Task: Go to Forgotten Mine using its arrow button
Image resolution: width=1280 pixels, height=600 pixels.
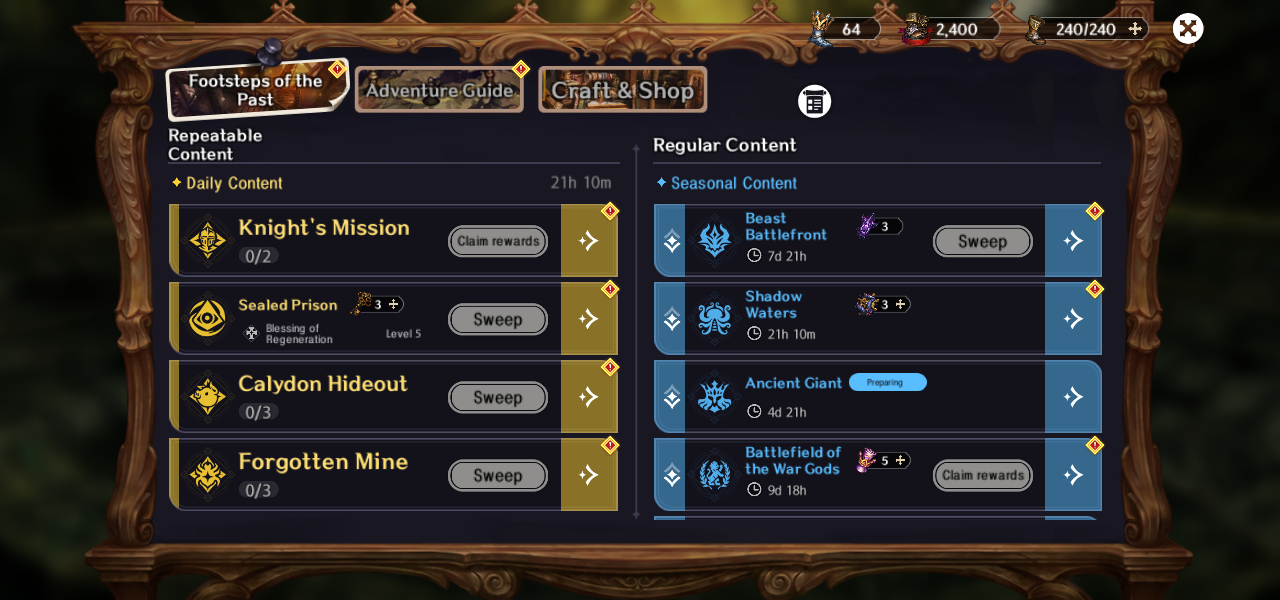Action: click(589, 475)
